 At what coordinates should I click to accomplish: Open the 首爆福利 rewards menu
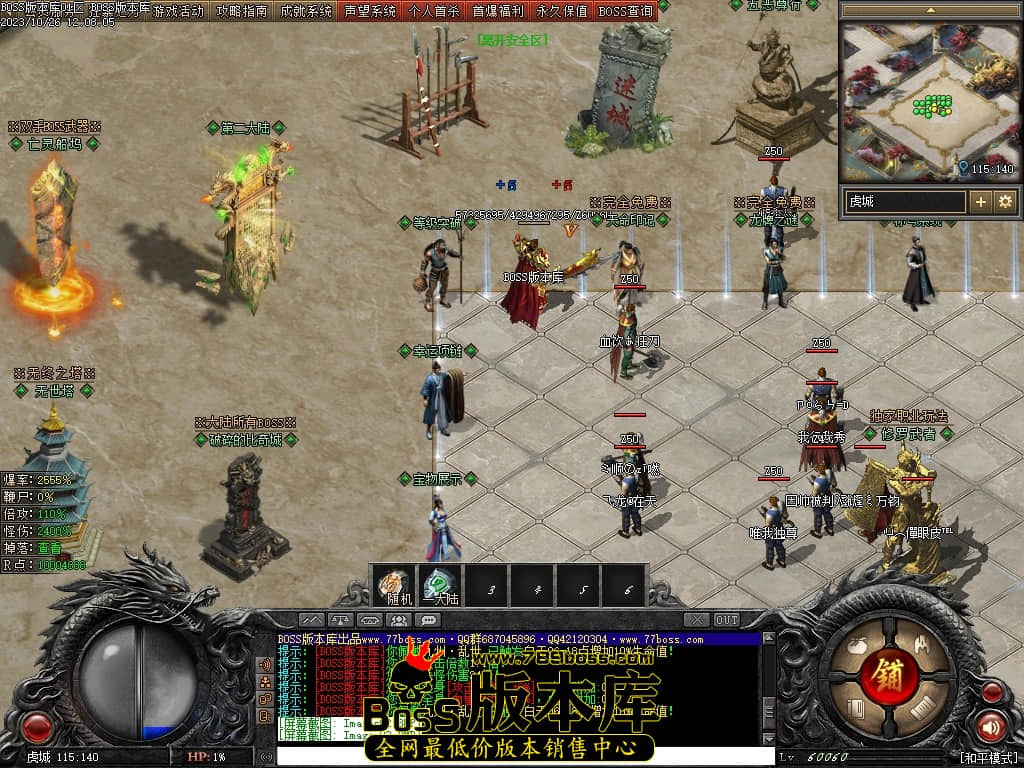pos(498,11)
